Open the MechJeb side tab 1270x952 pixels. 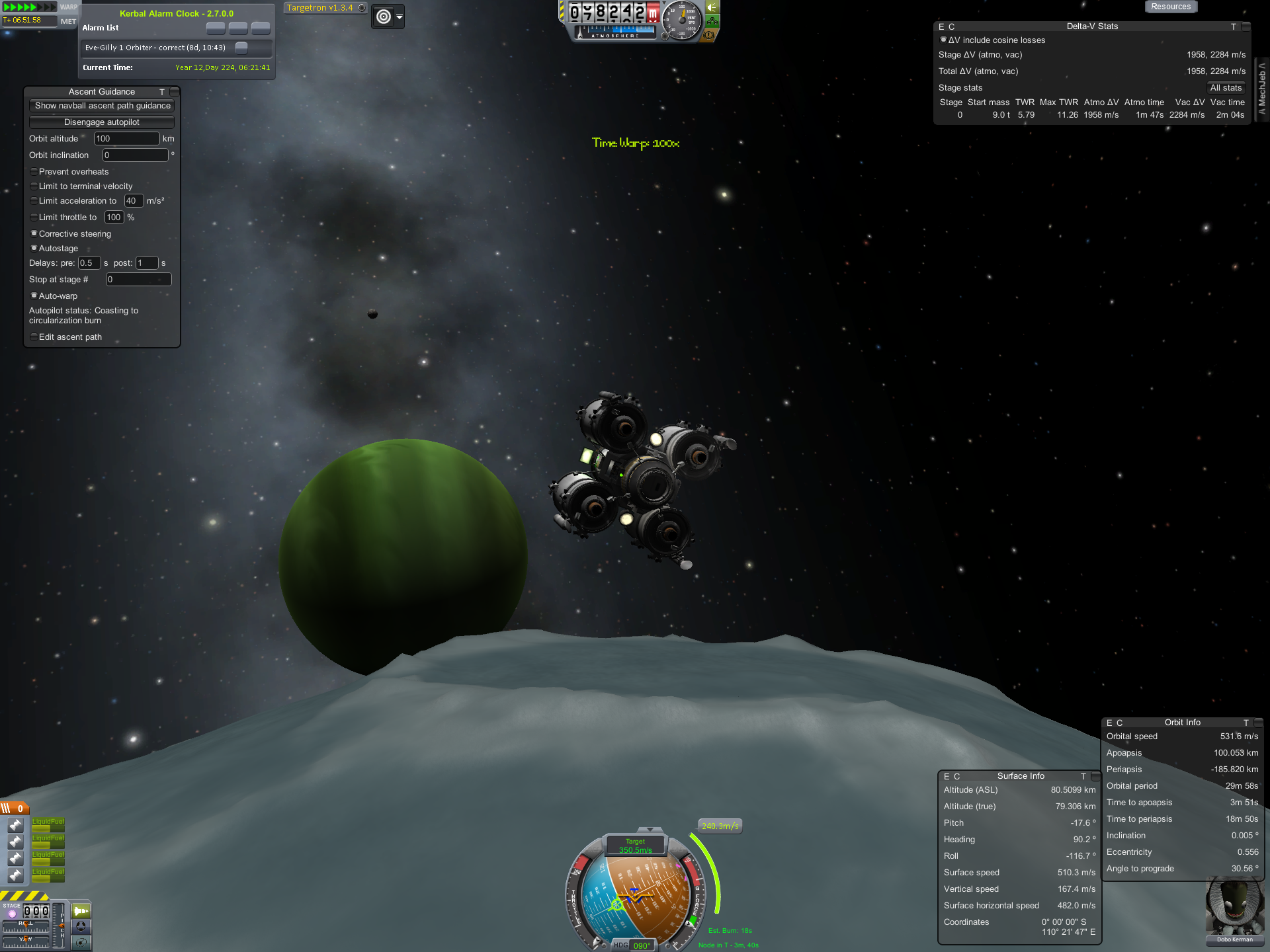click(x=1262, y=89)
